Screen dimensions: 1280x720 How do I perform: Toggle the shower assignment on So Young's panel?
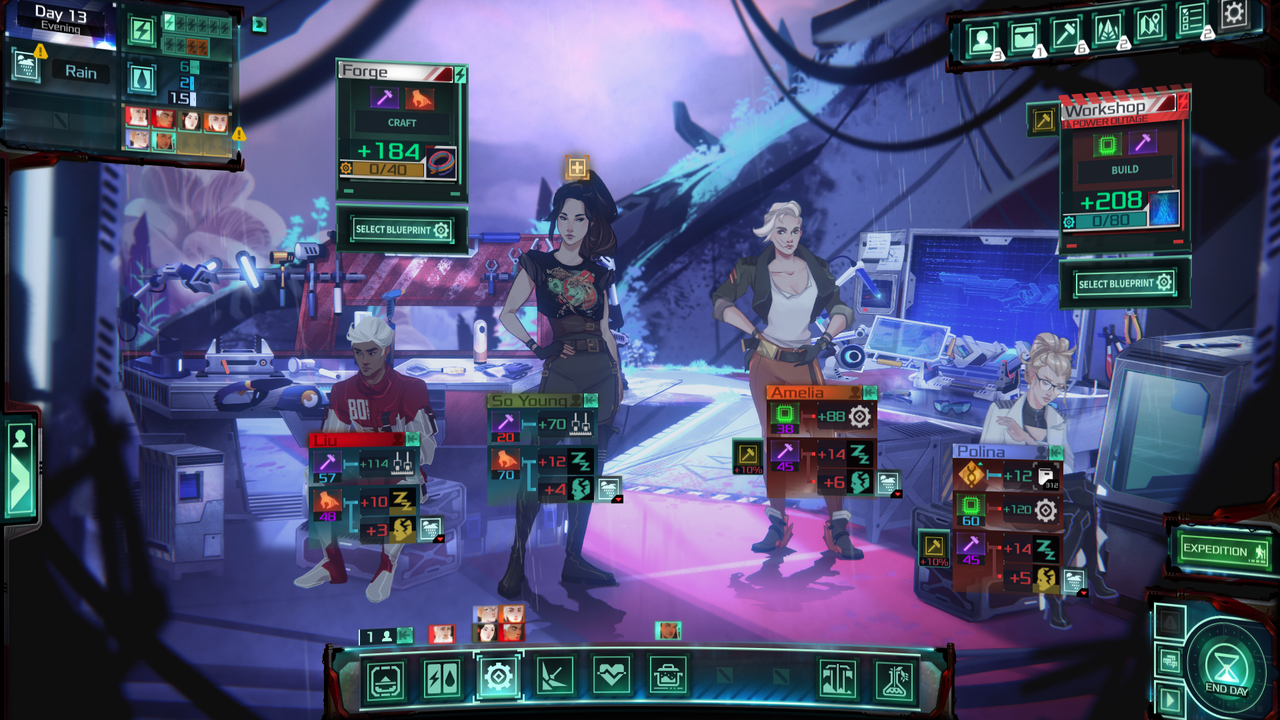[609, 491]
